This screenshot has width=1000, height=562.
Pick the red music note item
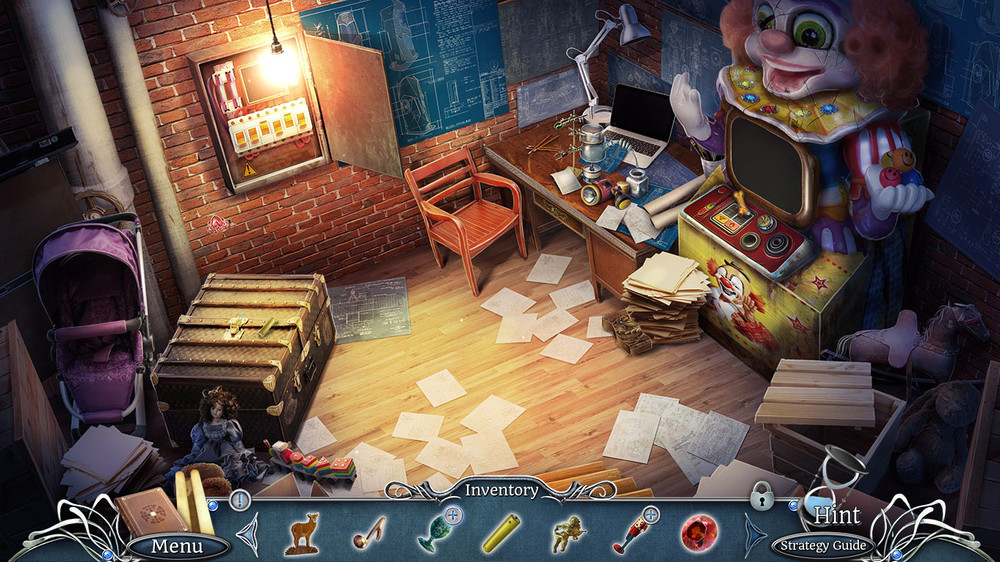pos(369,533)
